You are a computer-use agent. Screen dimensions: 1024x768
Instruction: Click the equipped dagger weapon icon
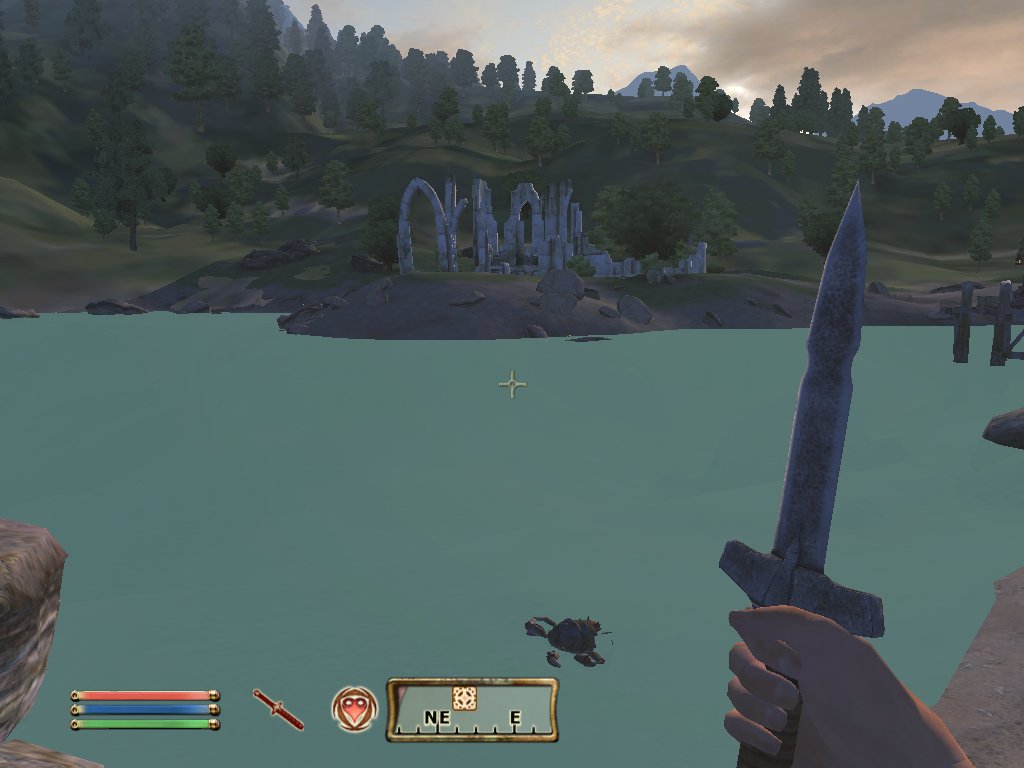tap(278, 709)
